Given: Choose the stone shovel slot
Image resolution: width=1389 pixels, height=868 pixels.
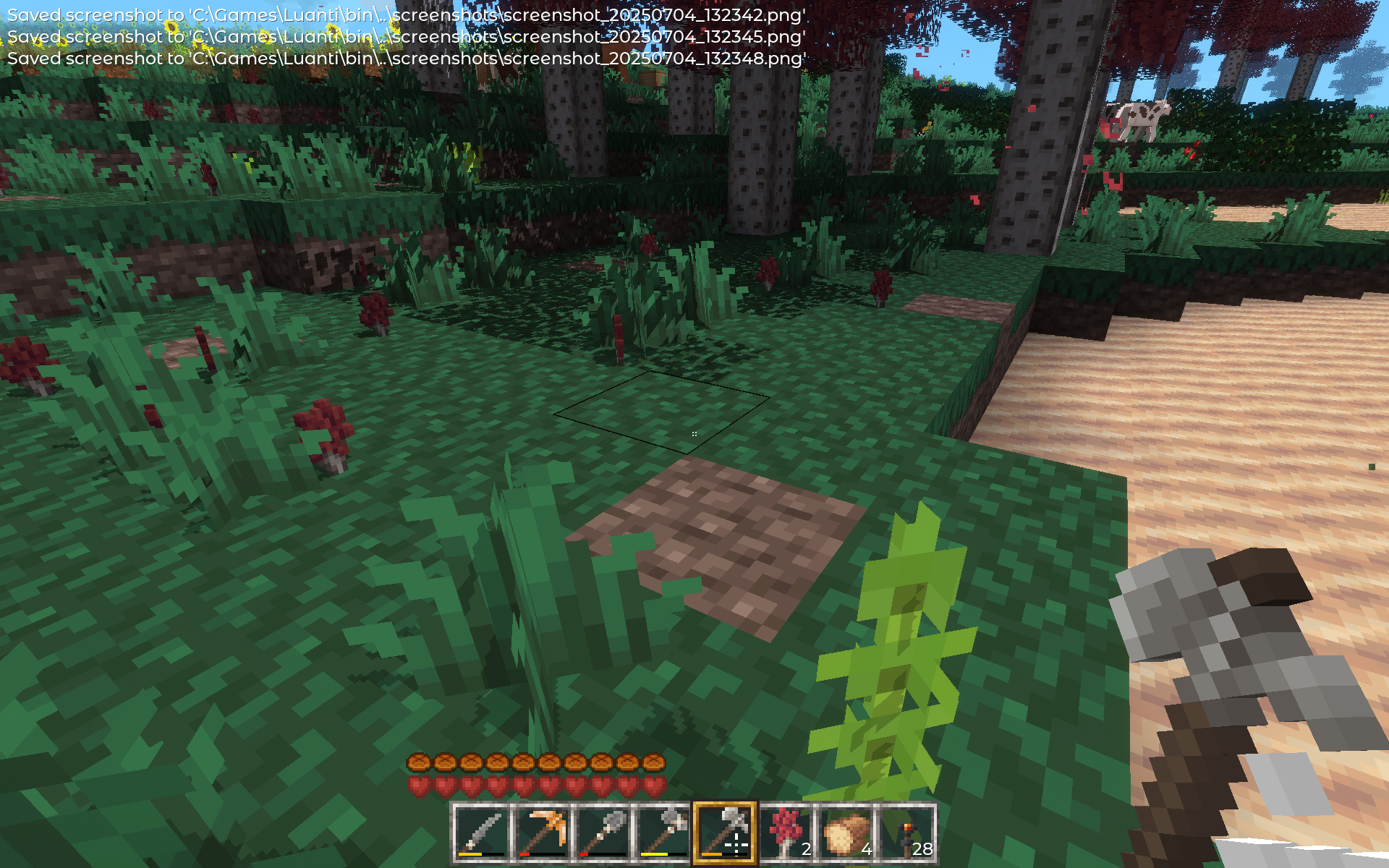Looking at the screenshot, I should point(603,833).
